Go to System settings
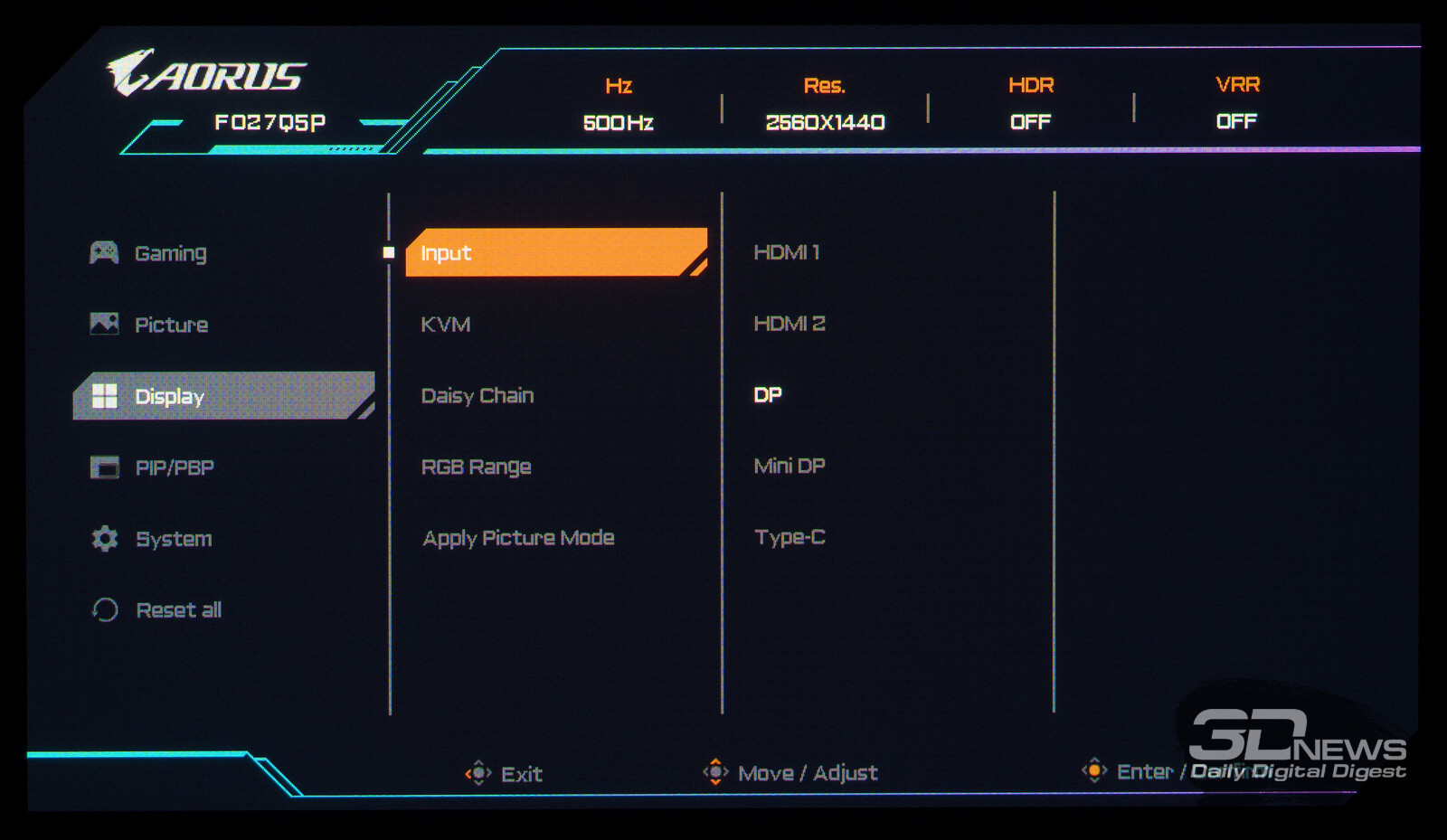 click(x=174, y=539)
